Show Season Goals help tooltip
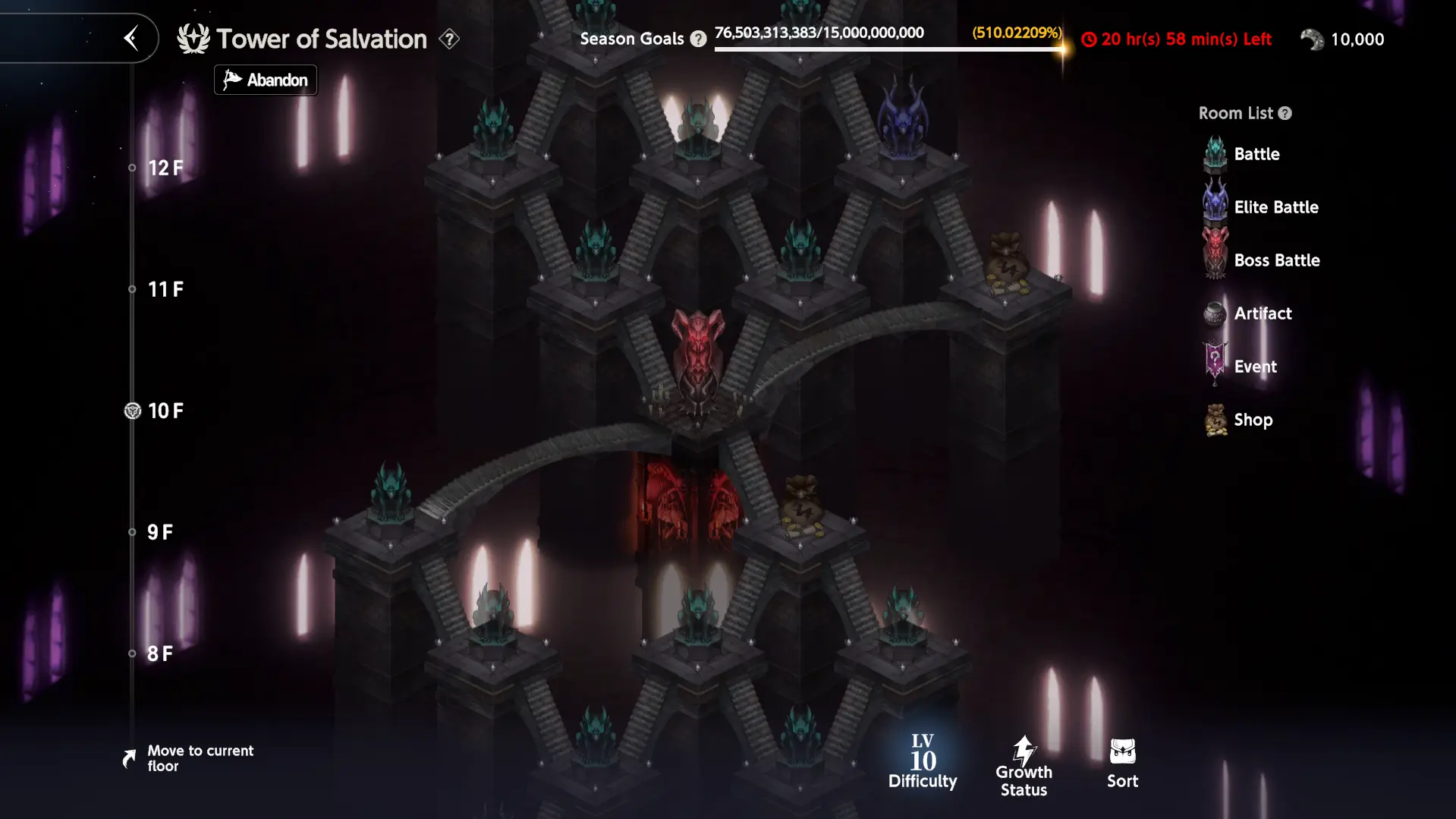The height and width of the screenshot is (819, 1456). pyautogui.click(x=698, y=39)
